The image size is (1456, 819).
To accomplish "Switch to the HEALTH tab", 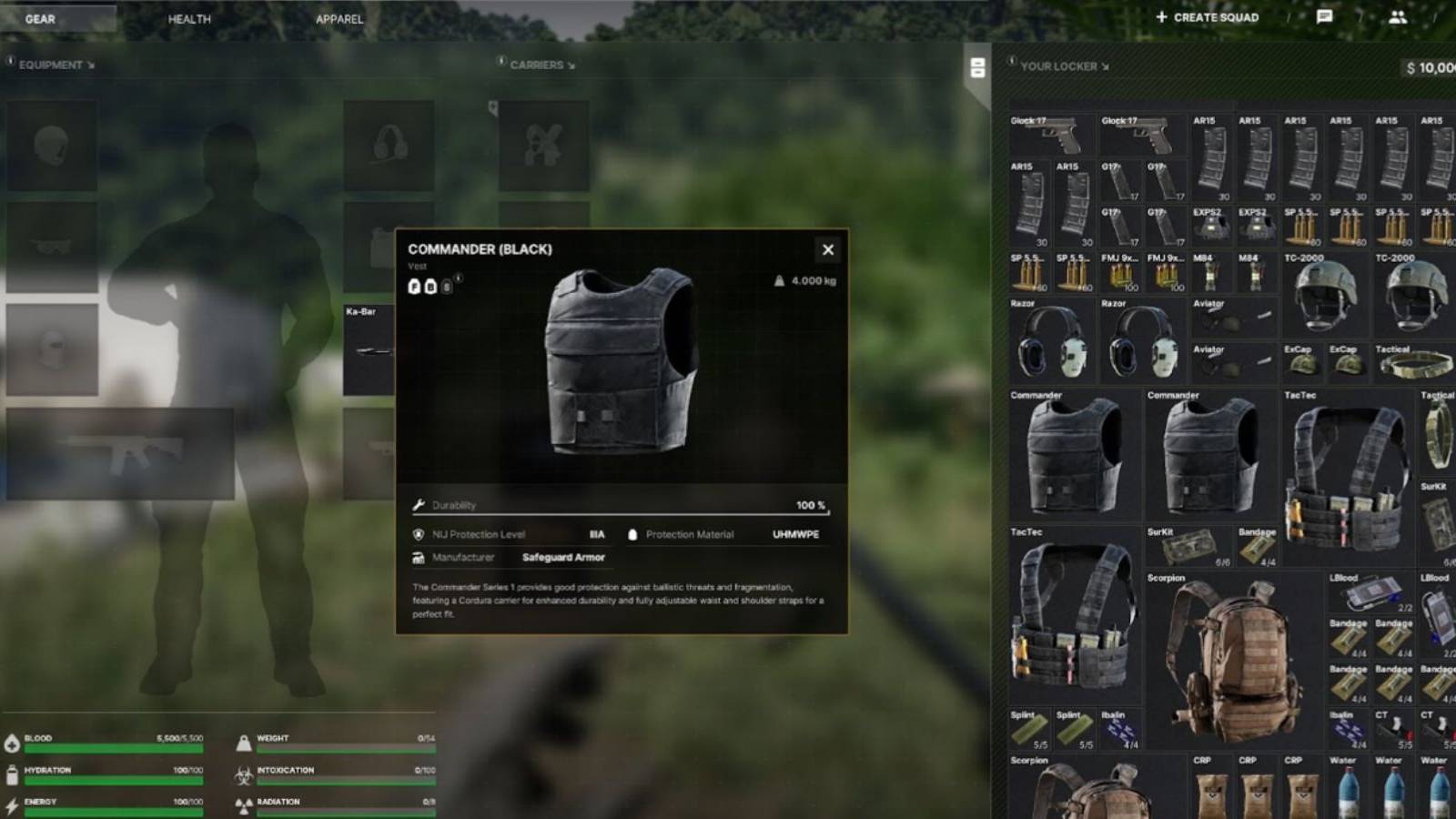I will tap(187, 17).
